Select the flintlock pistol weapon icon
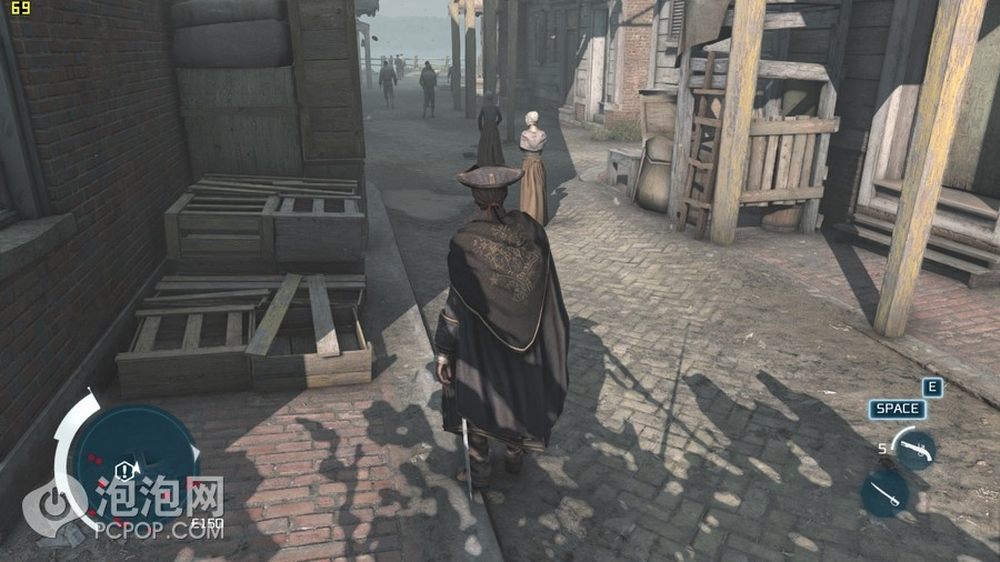1000x562 pixels. (x=914, y=449)
